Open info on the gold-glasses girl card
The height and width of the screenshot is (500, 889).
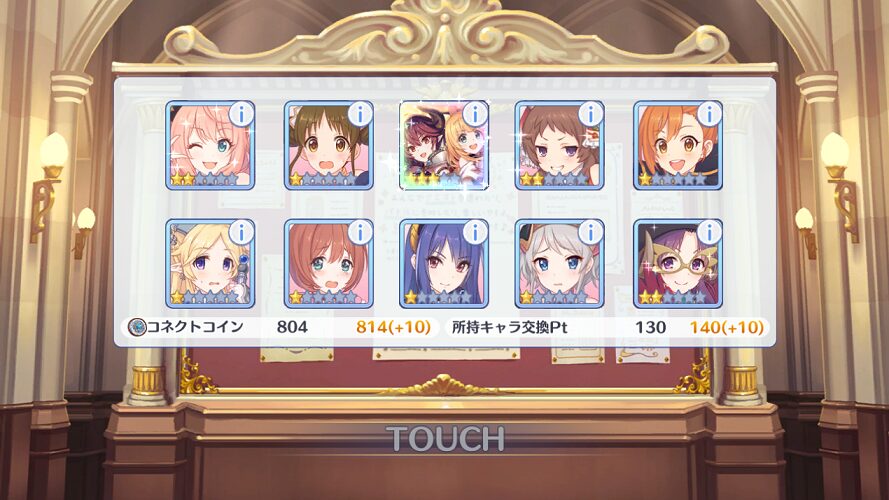point(709,232)
